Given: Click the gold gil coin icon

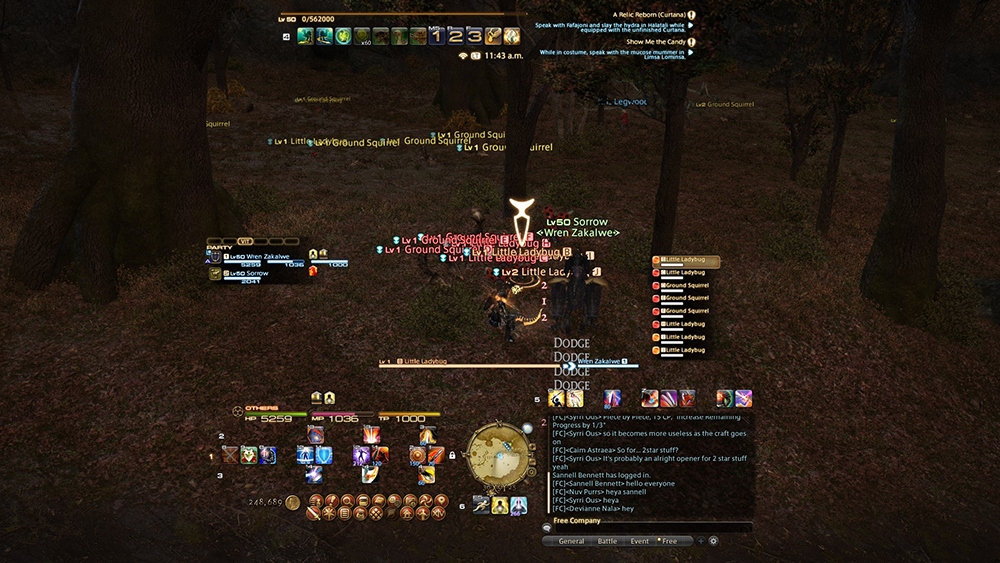Looking at the screenshot, I should [293, 502].
